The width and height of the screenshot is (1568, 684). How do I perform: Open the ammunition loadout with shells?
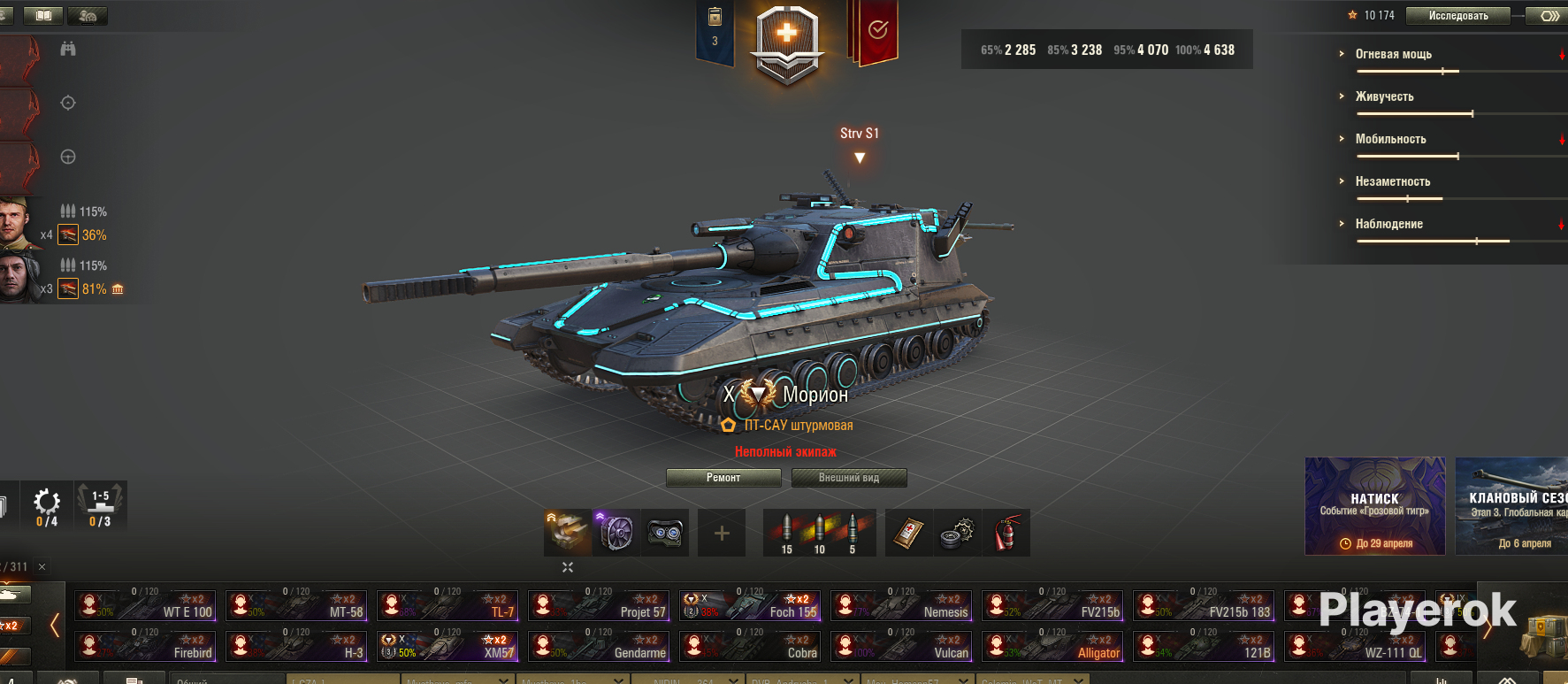tap(819, 533)
